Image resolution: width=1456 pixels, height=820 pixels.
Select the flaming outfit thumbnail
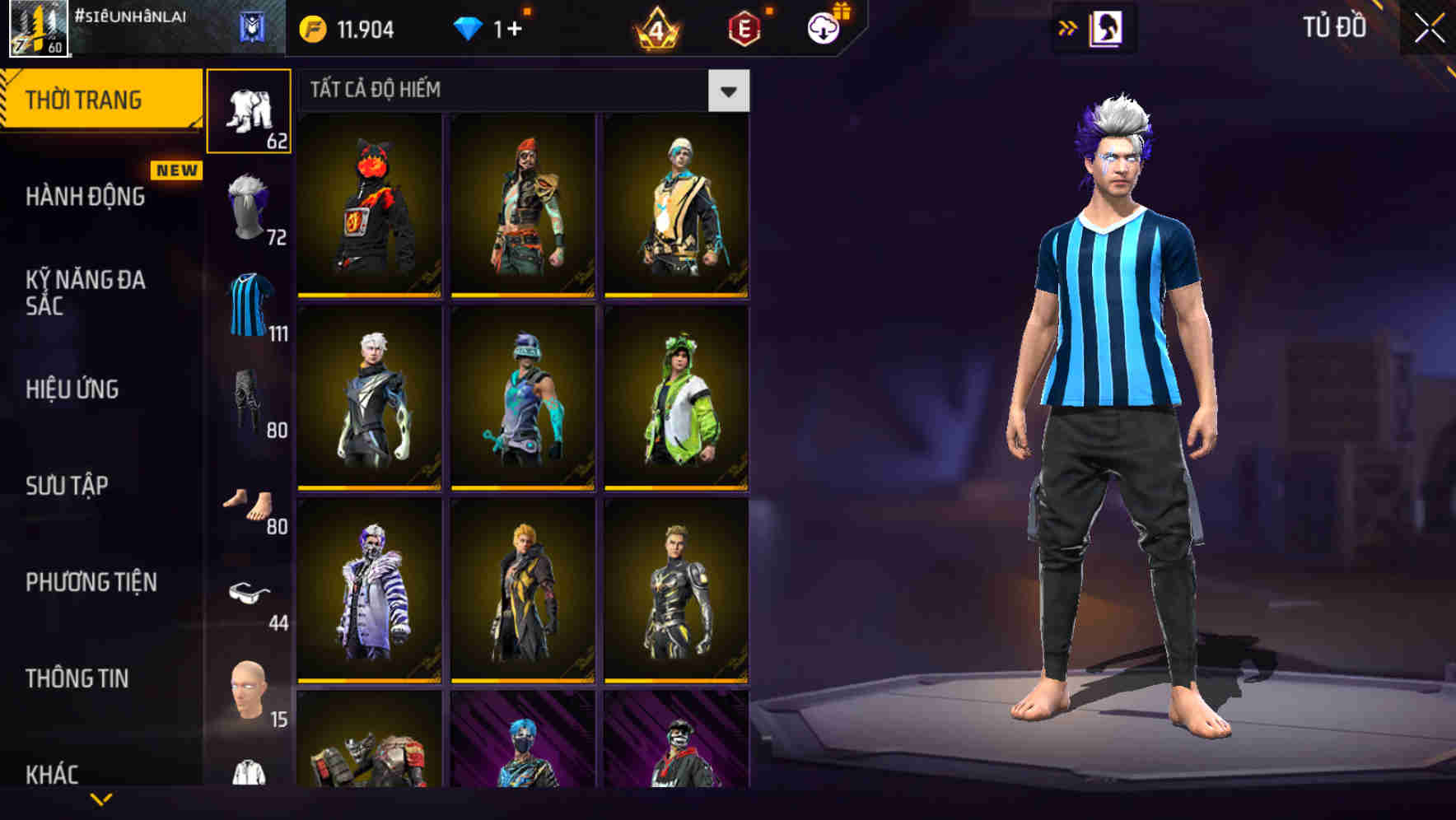click(x=369, y=204)
